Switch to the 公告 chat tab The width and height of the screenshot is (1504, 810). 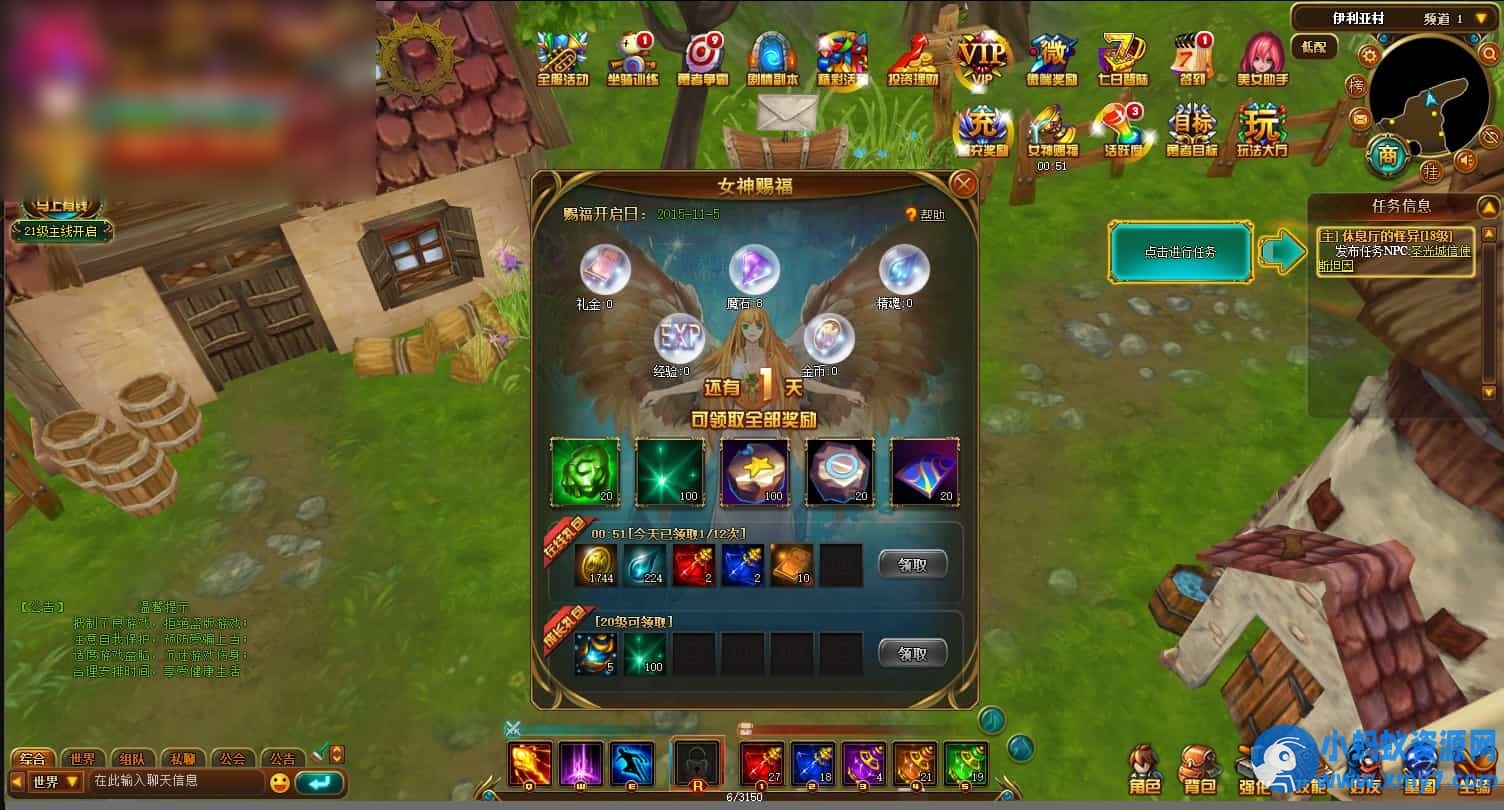tap(282, 758)
